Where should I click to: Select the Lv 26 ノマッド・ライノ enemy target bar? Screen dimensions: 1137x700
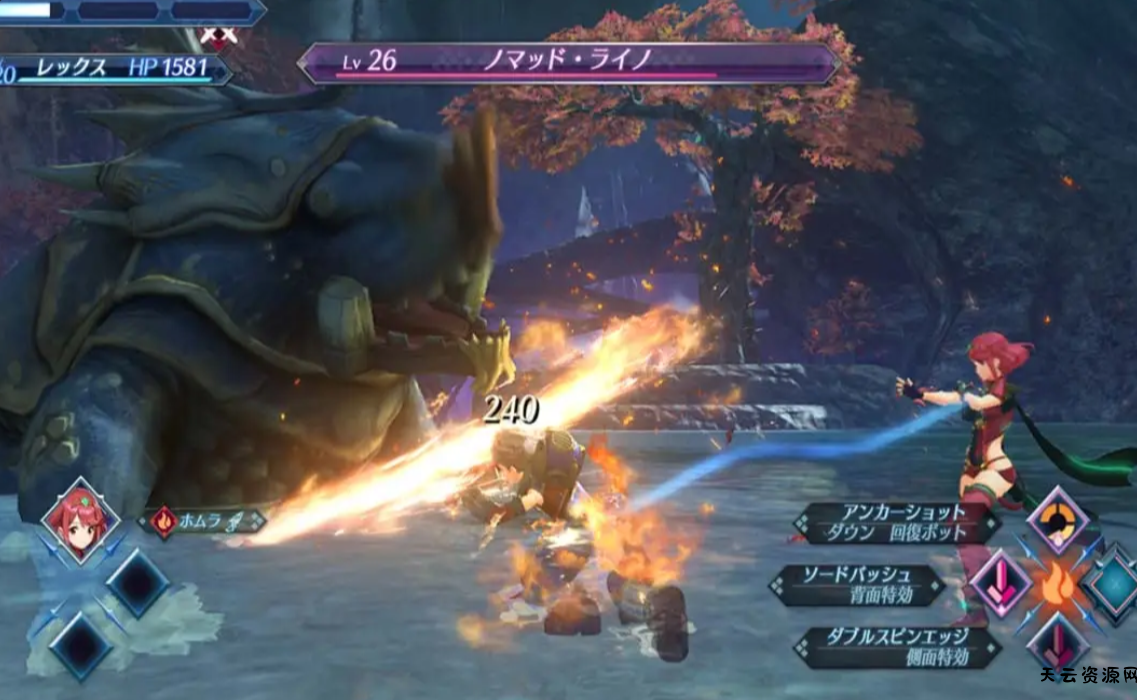(568, 62)
